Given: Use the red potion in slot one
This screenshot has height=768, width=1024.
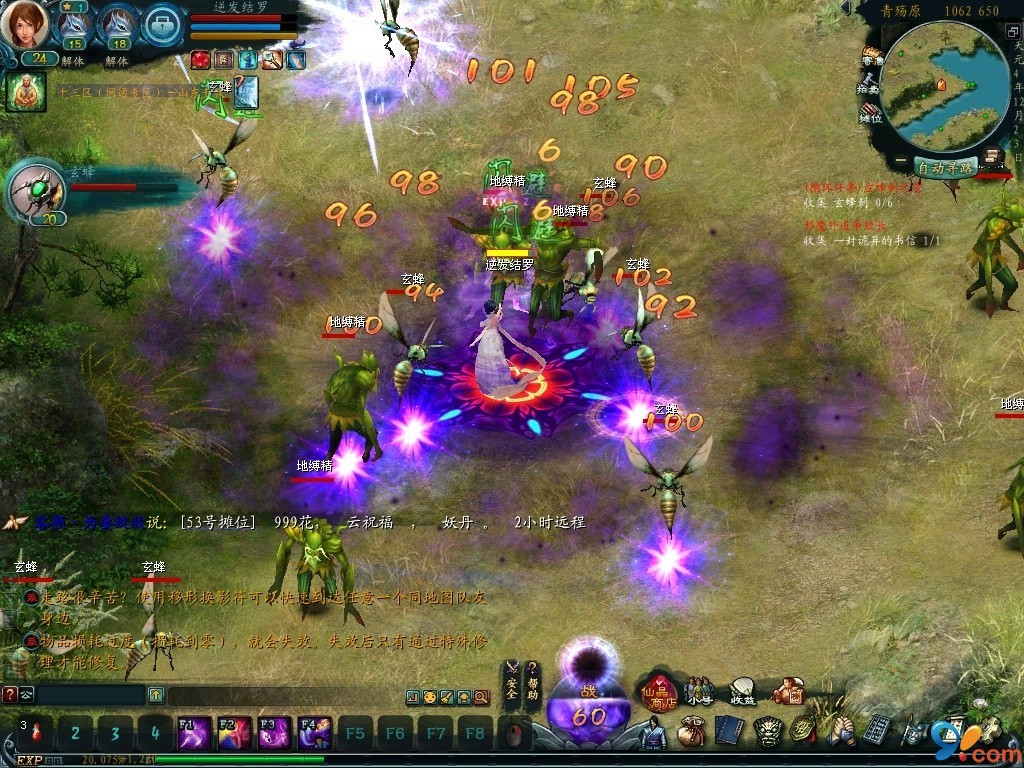Looking at the screenshot, I should pos(36,733).
